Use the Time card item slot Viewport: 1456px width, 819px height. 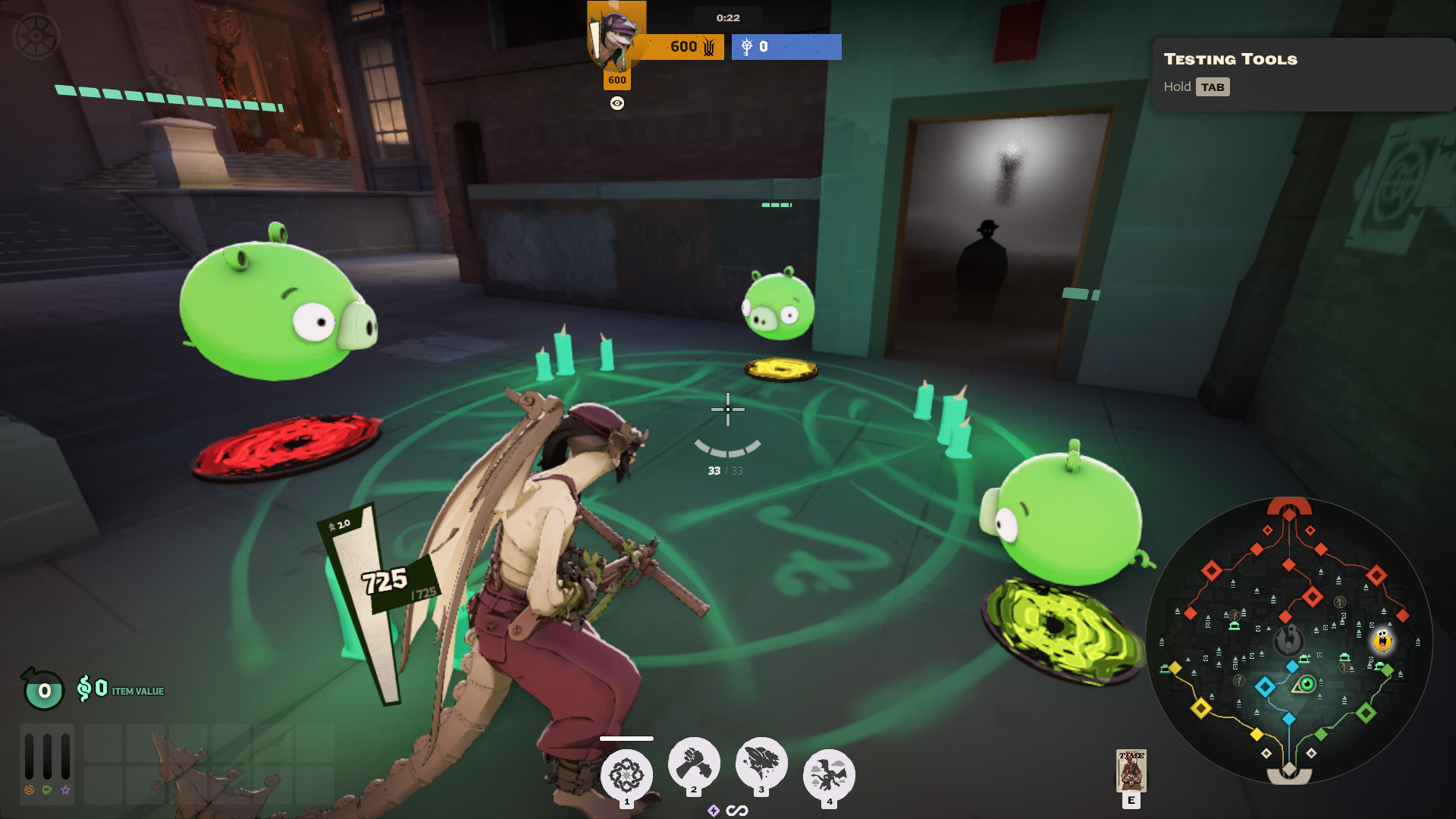click(x=1131, y=770)
